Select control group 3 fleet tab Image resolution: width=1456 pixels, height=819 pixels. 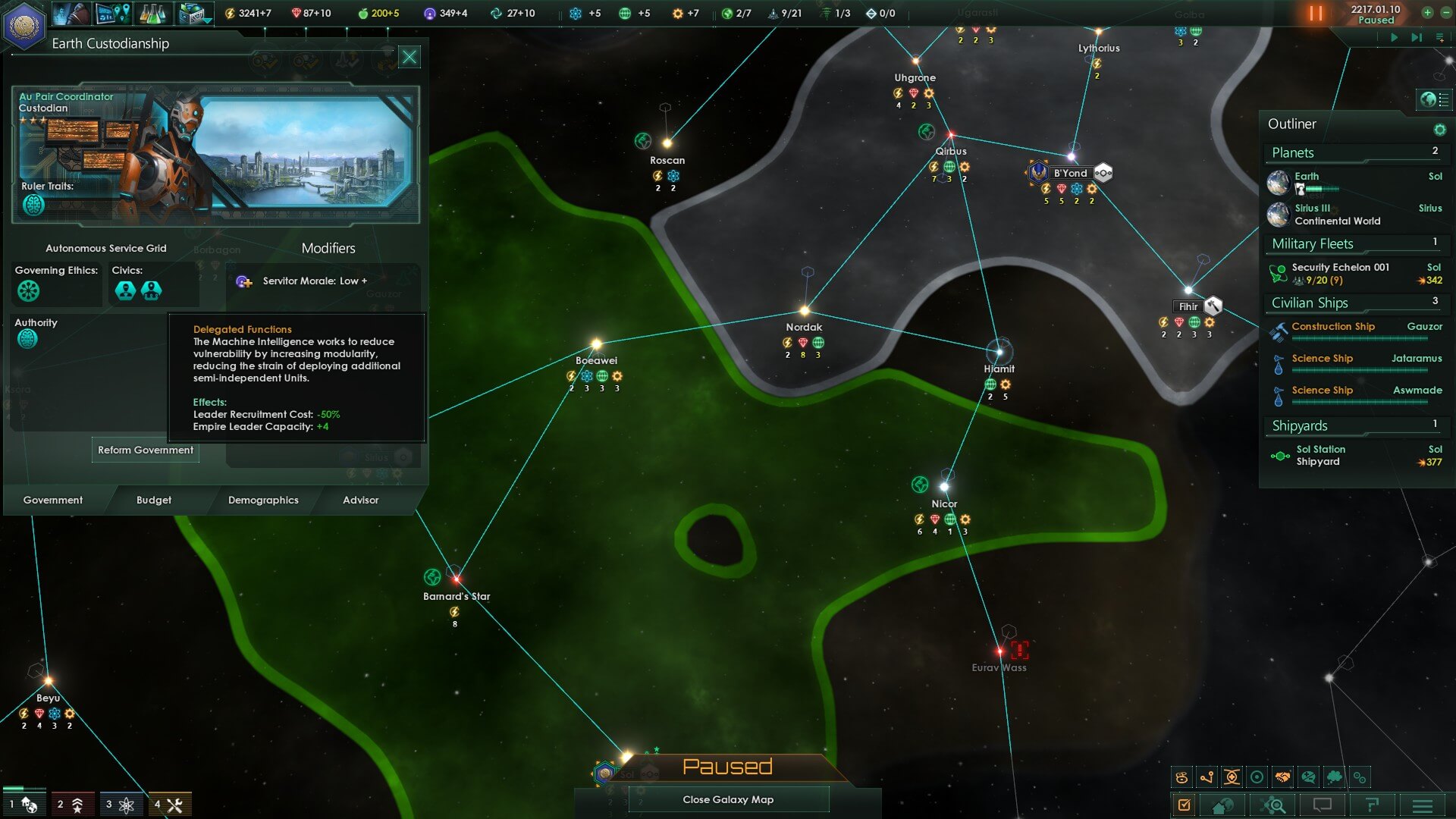[121, 805]
